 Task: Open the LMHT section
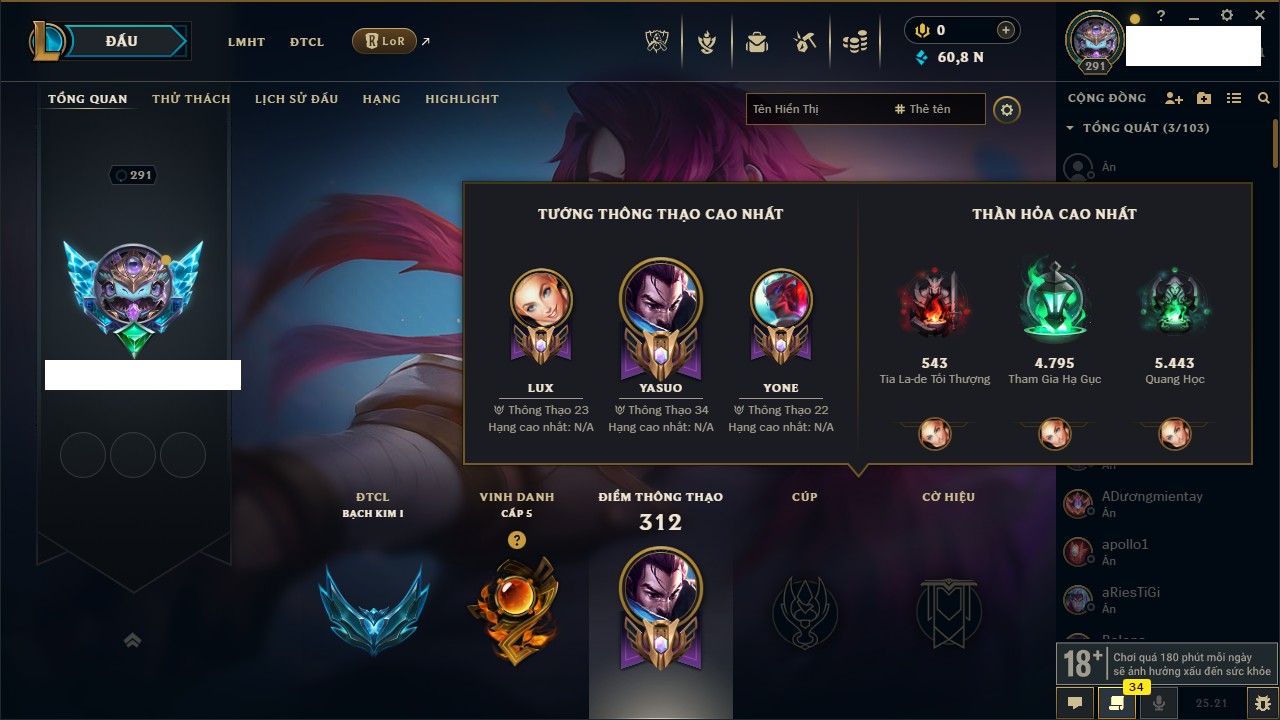246,42
